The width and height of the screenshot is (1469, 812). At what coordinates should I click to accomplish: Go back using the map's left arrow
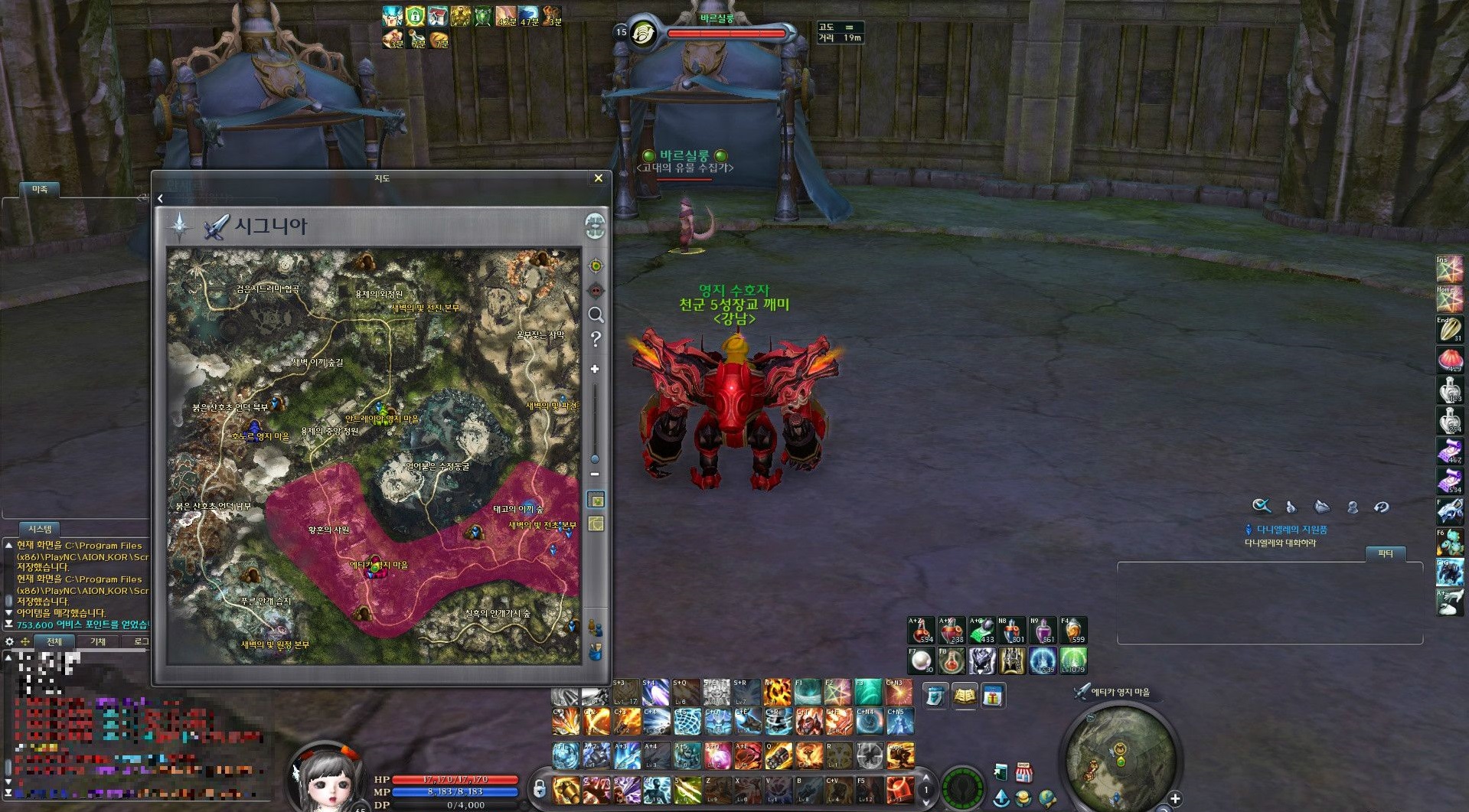click(x=160, y=199)
